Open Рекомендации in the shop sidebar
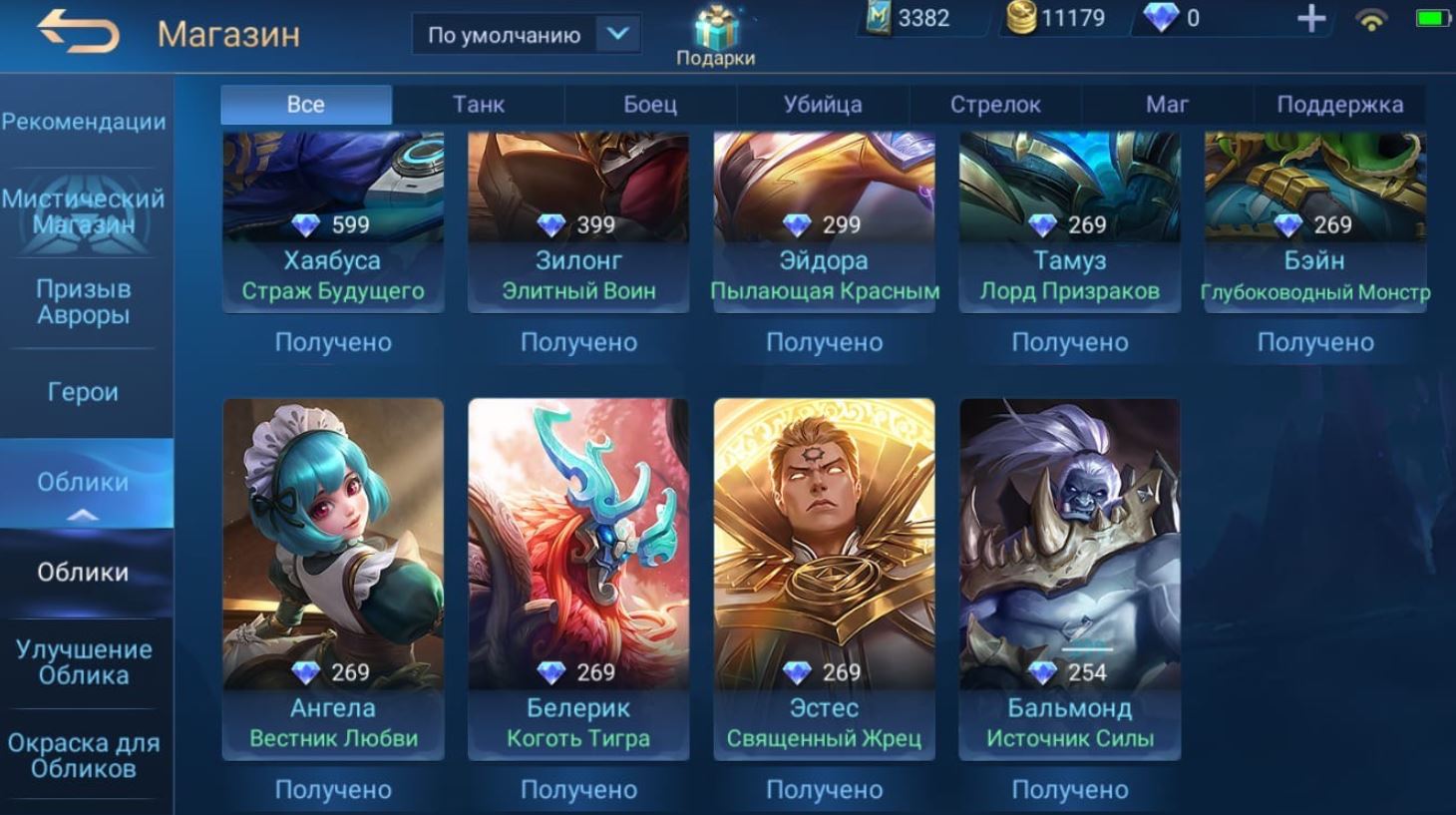Screen dimensions: 1456x815 click(x=84, y=122)
